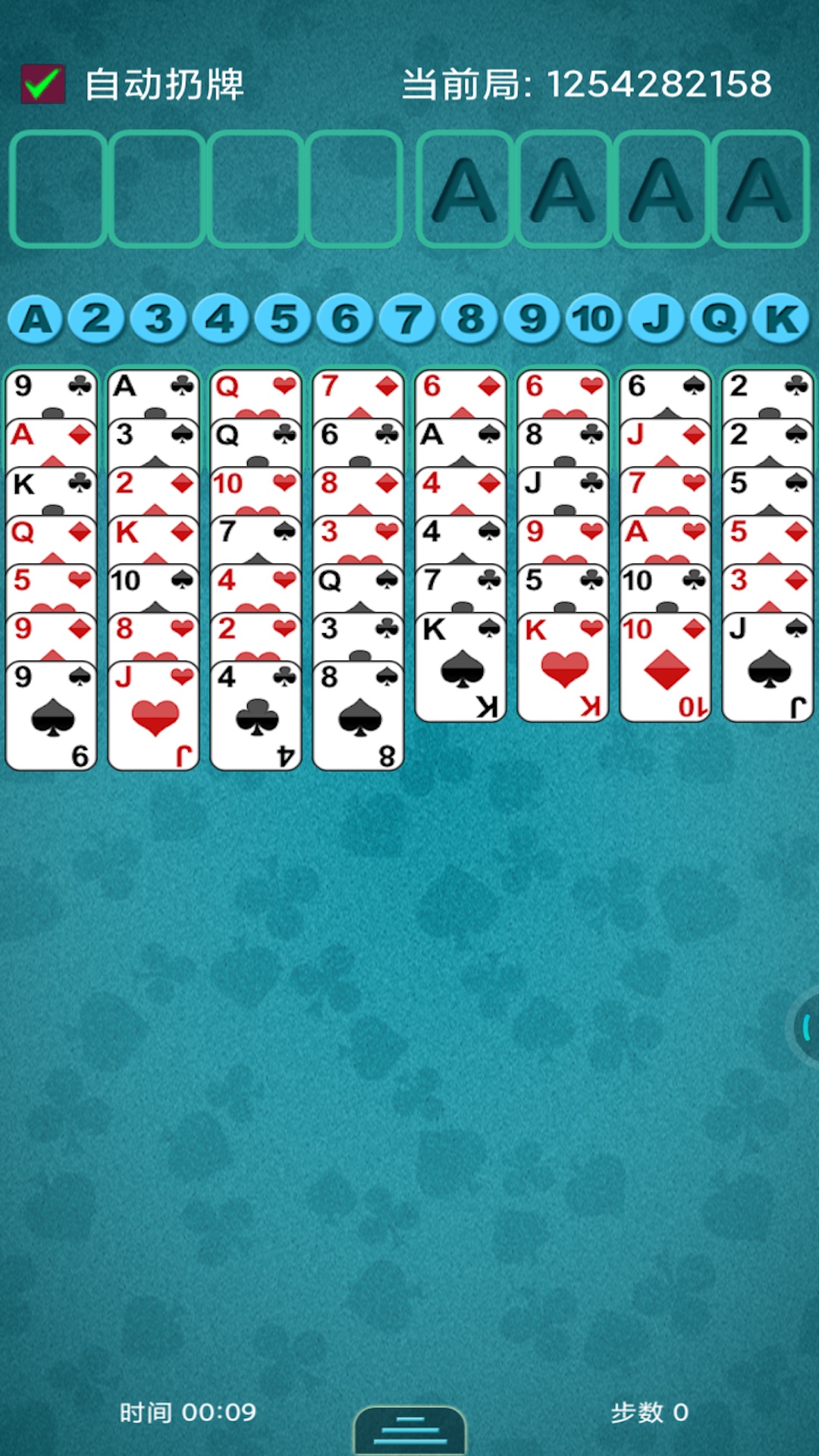Choose the jack of spades card
This screenshot has width=819, height=1456.
(768, 669)
